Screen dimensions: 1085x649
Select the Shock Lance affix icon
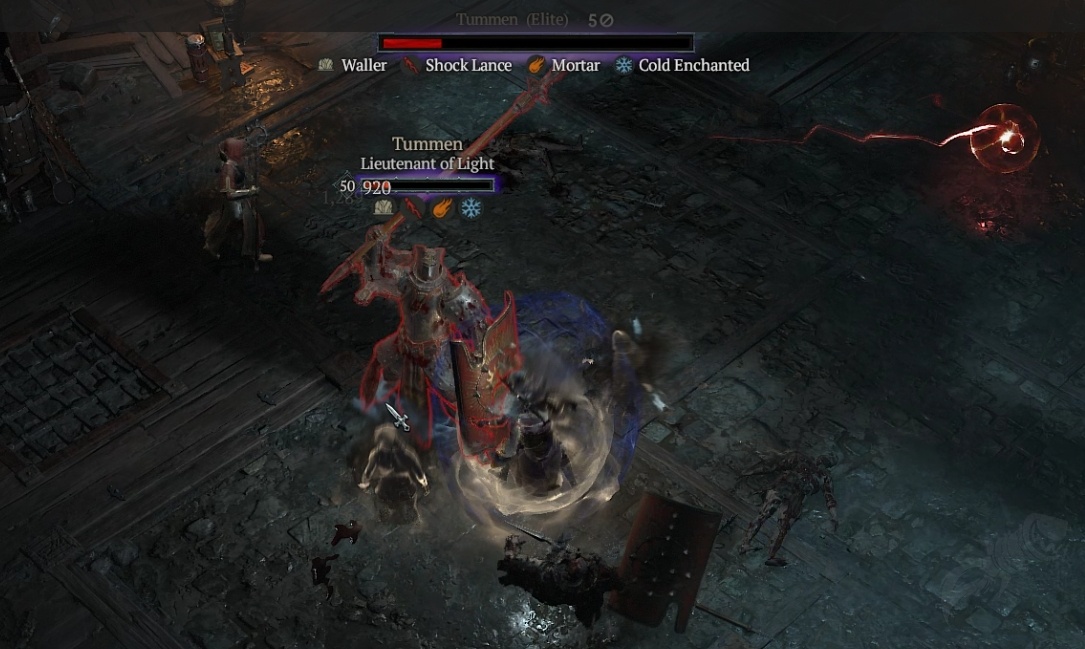[x=410, y=66]
